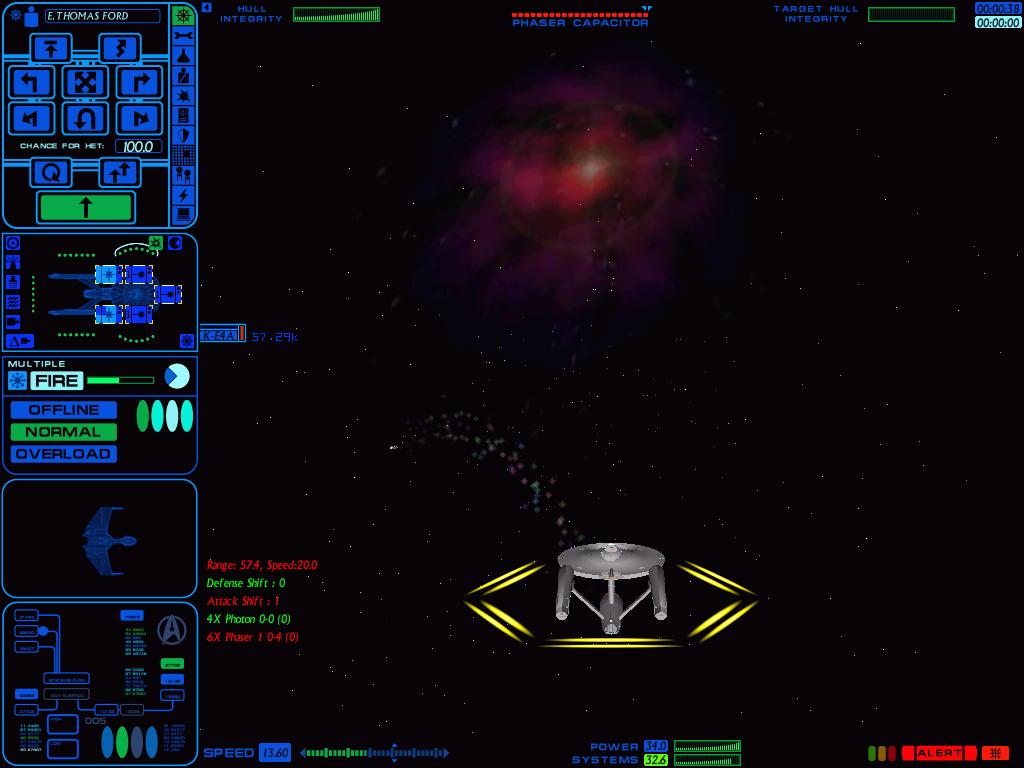This screenshot has width=1024, height=768.
Task: Select the forward-most weapon hardpoint on ship schematic
Action: 168,294
